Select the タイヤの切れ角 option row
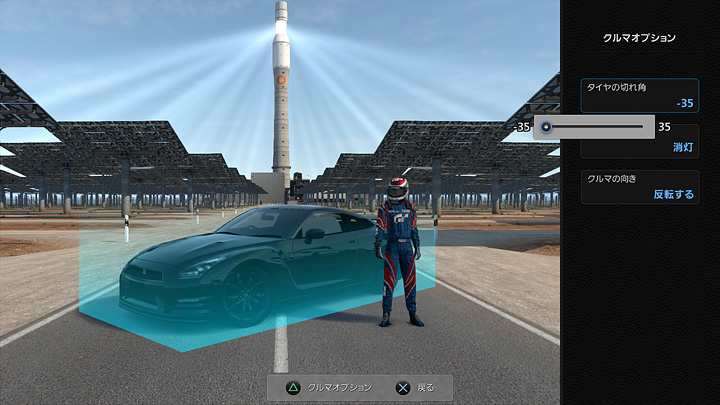Screen dimensions: 720x405 tap(640, 95)
